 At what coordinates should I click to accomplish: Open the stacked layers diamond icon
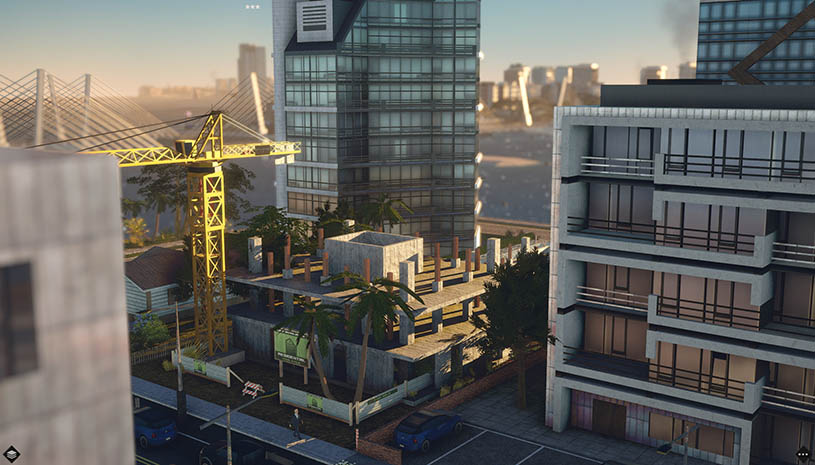point(11,454)
